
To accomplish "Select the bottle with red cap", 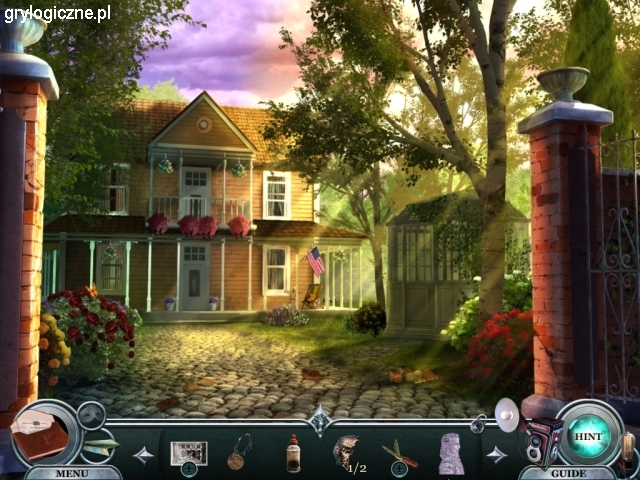I will point(293,453).
